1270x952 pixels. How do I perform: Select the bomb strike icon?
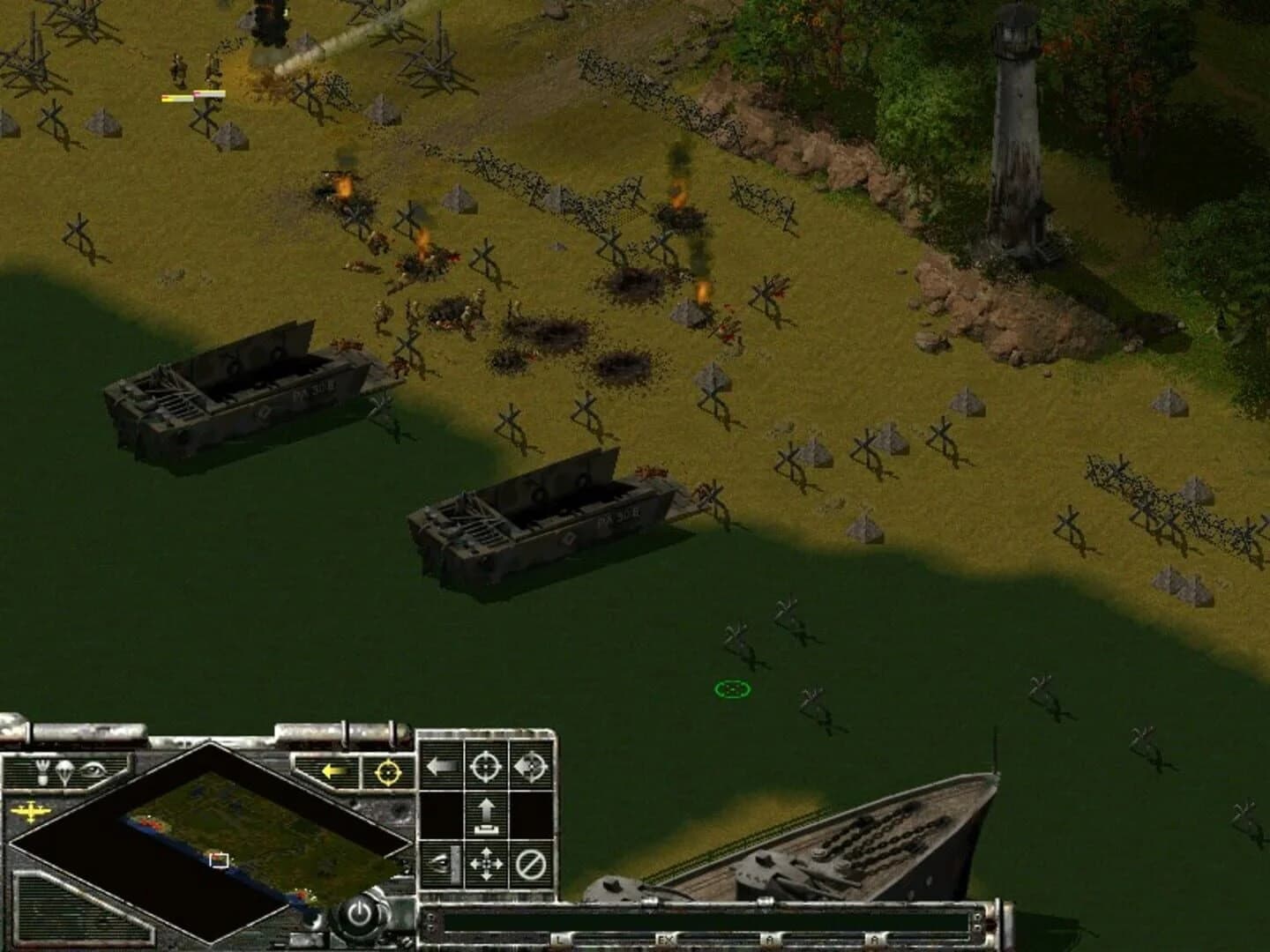pyautogui.click(x=41, y=770)
